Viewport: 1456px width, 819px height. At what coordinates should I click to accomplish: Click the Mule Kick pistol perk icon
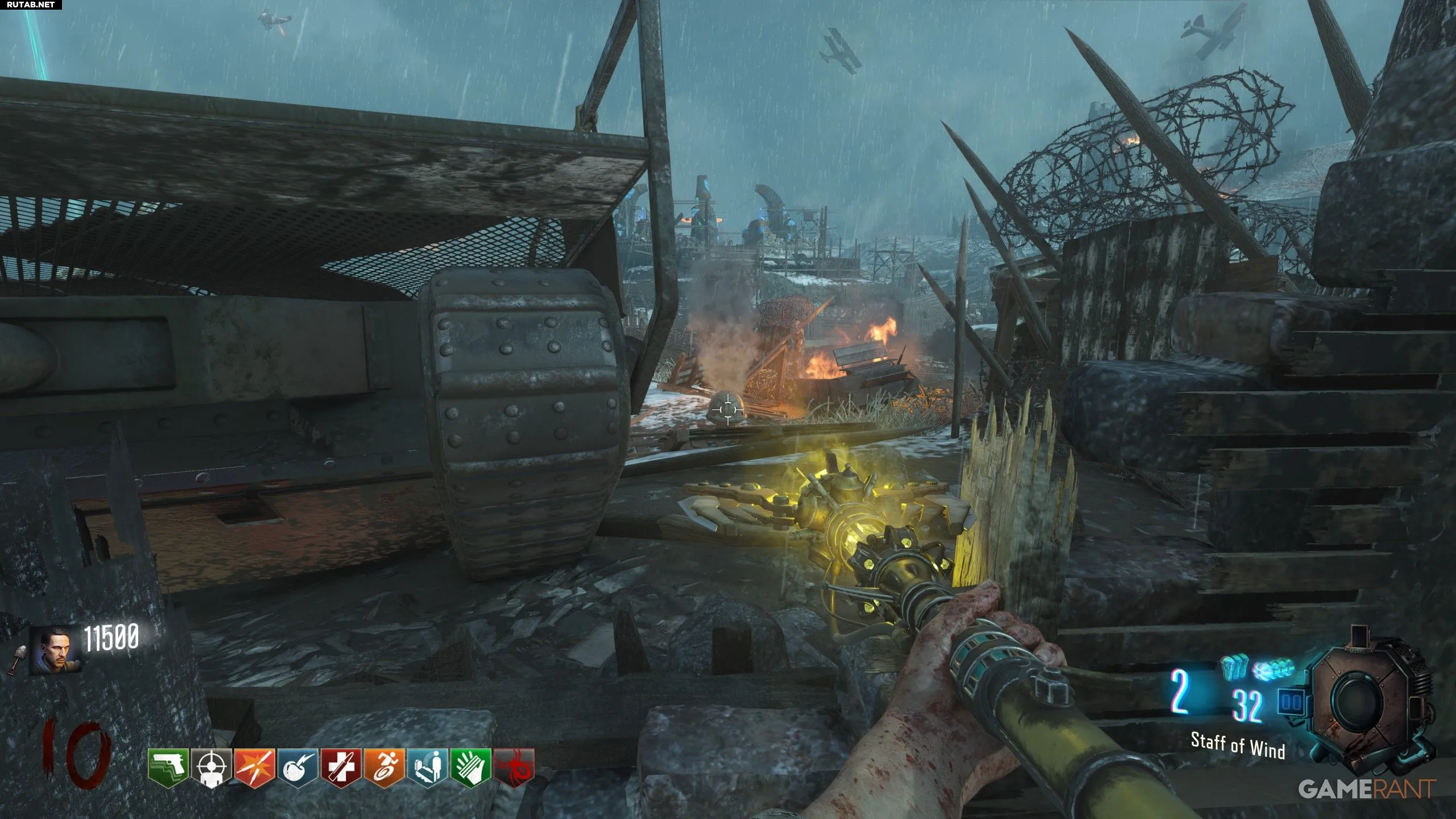[168, 767]
